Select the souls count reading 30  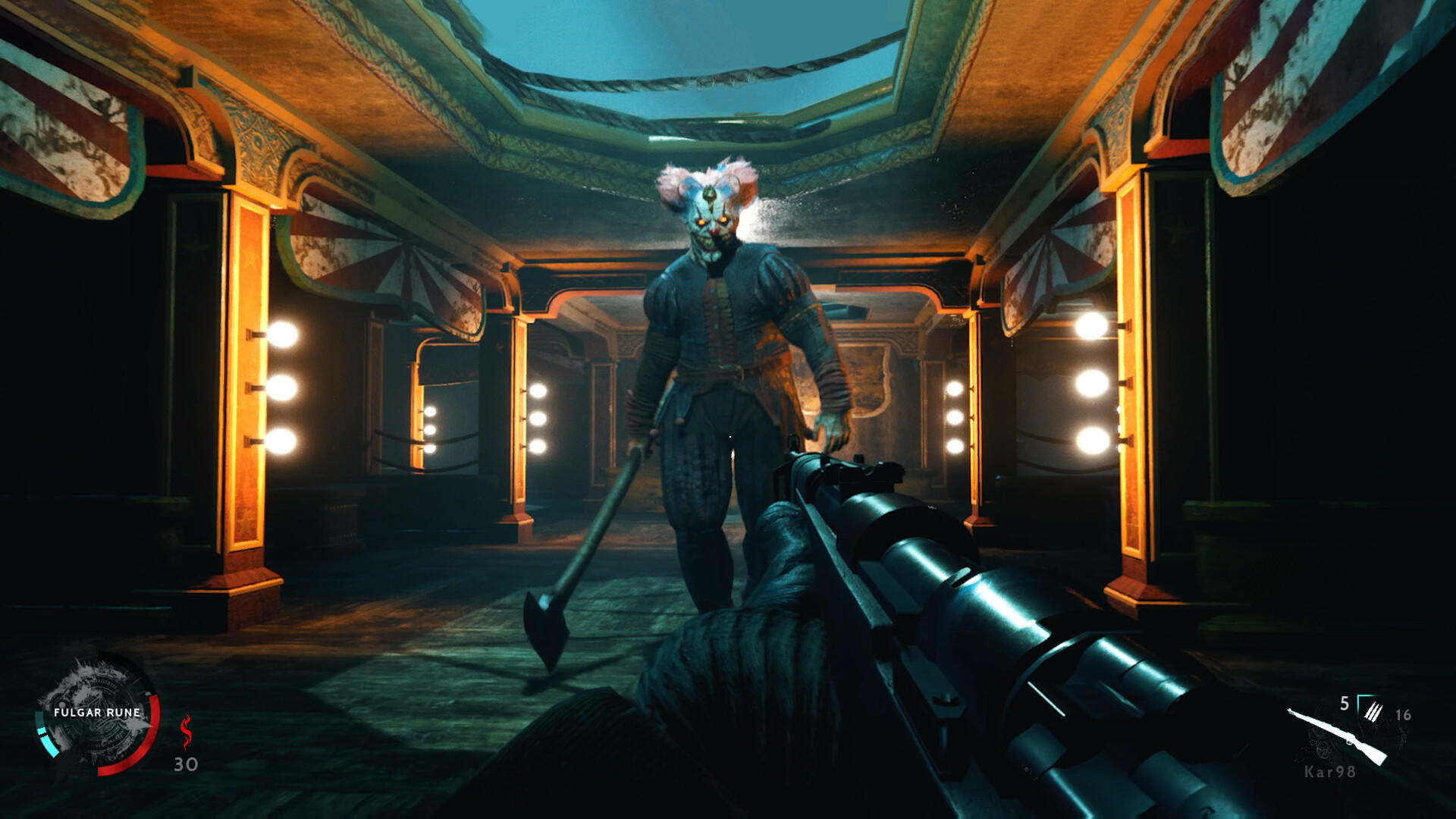click(185, 764)
